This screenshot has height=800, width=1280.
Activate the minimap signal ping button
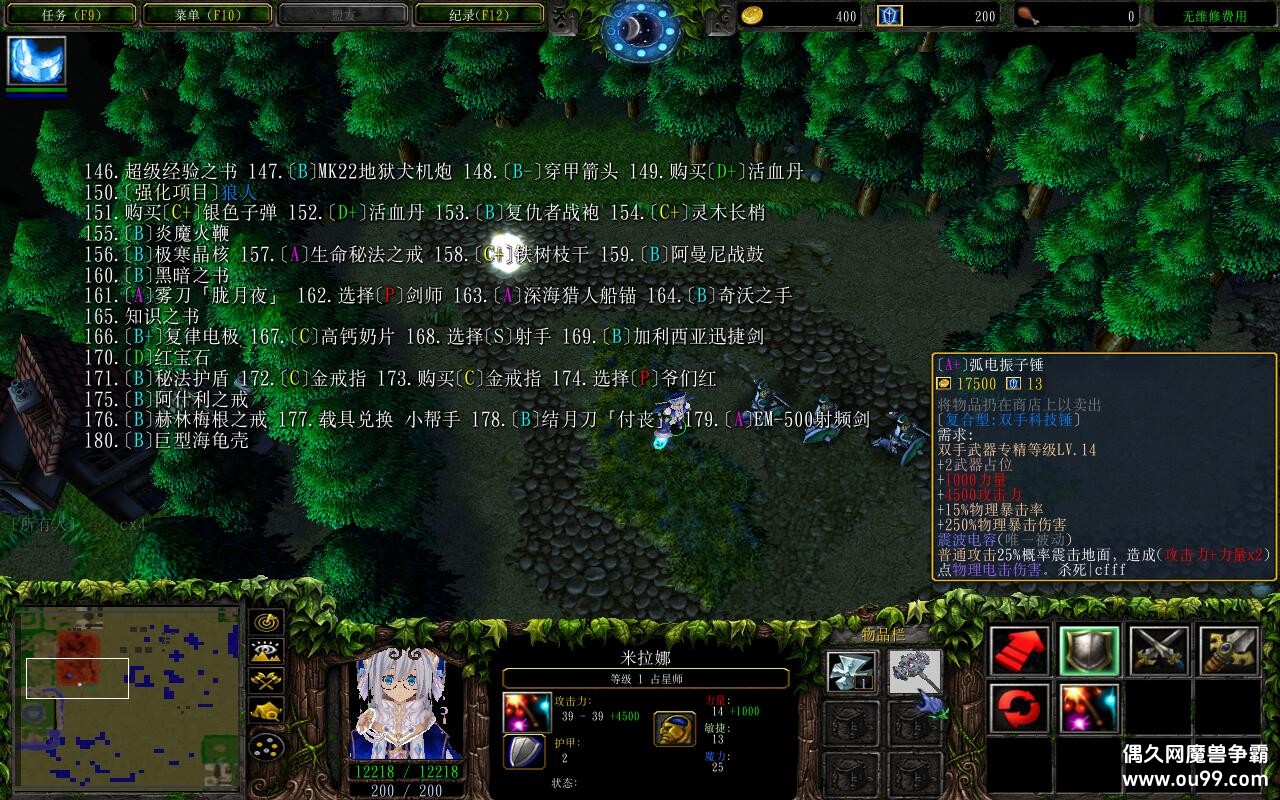click(x=266, y=622)
